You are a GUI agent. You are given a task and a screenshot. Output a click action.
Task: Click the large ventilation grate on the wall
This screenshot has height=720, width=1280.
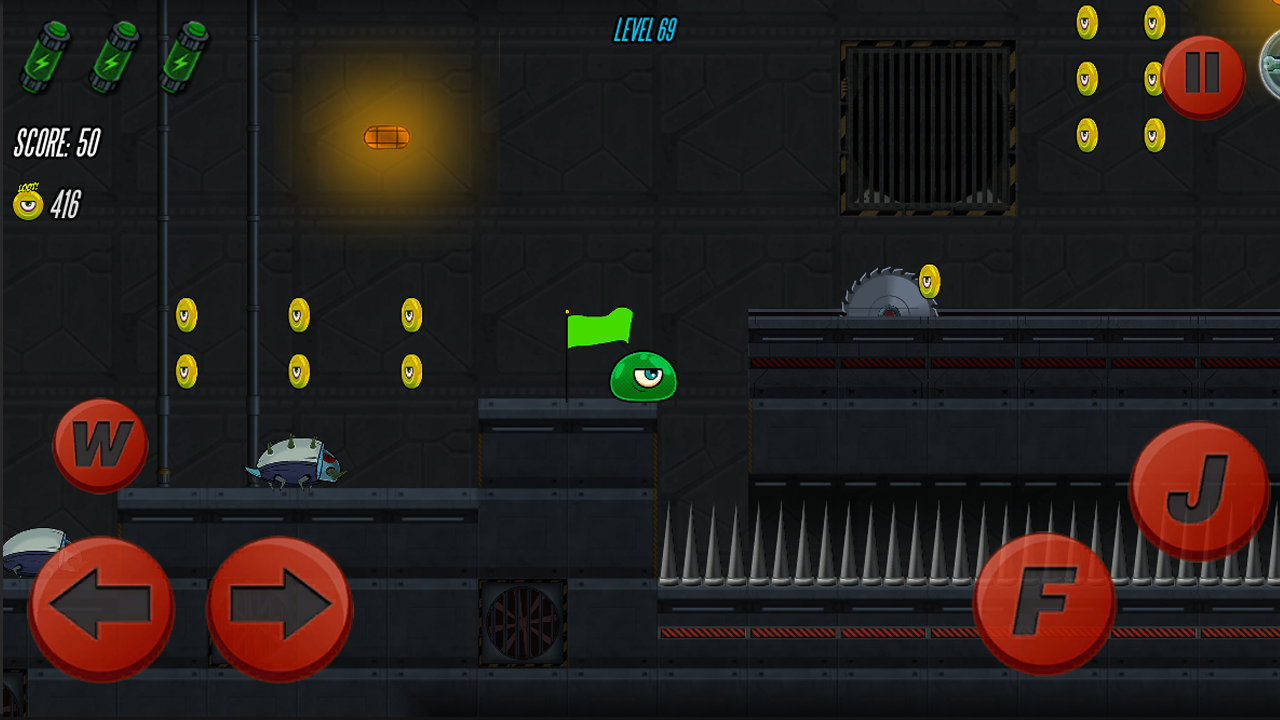pyautogui.click(x=930, y=125)
